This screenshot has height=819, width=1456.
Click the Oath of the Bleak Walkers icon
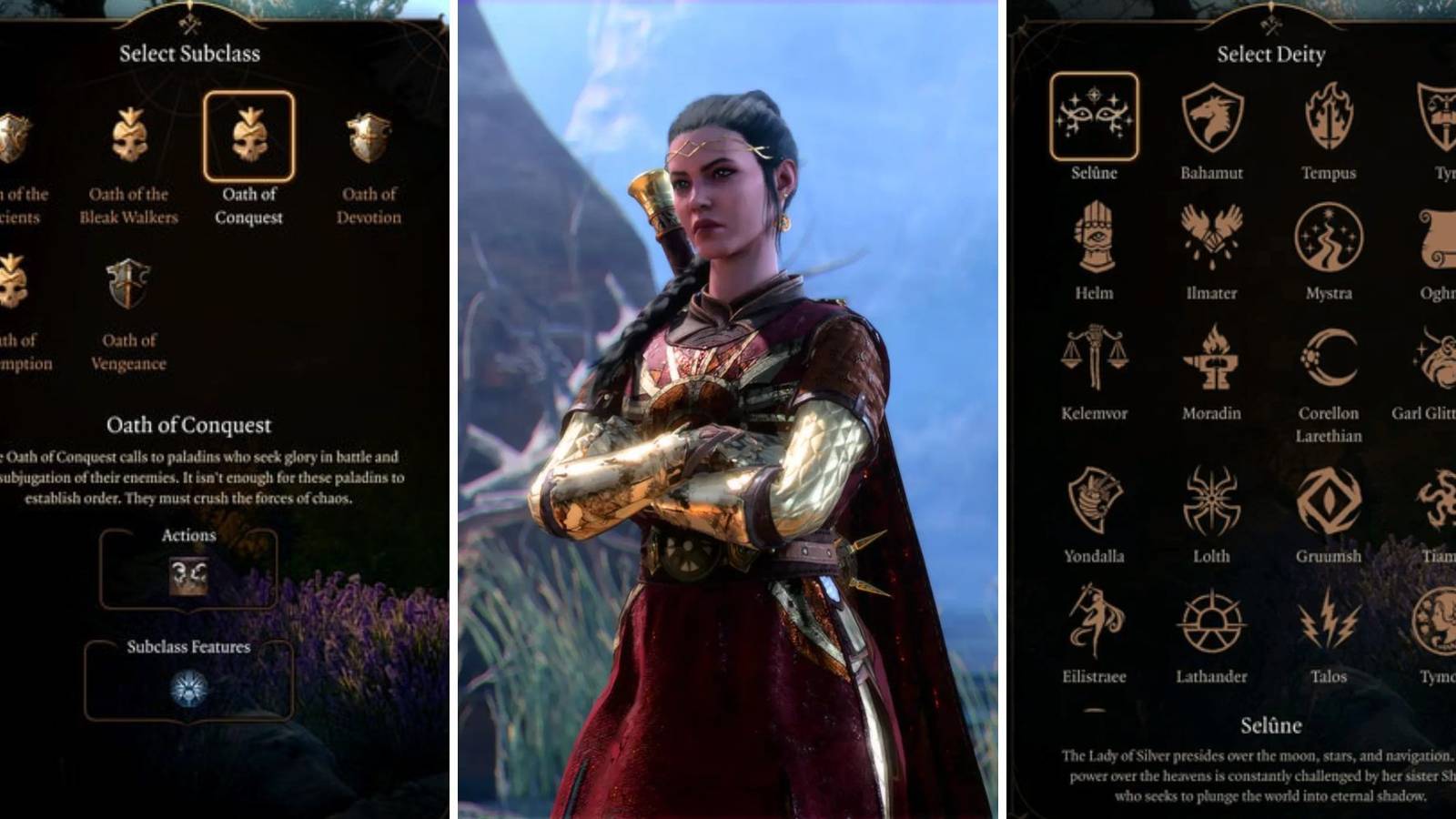tap(129, 137)
